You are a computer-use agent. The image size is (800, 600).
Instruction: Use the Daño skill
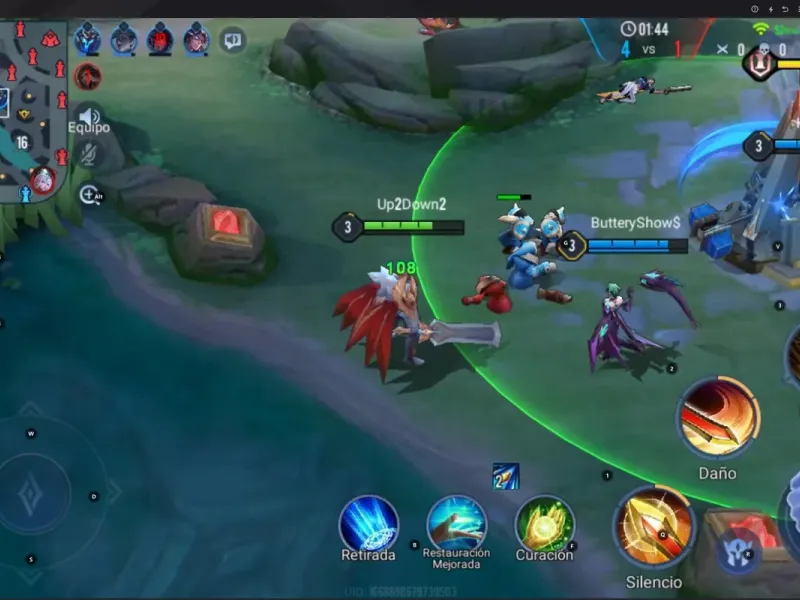pyautogui.click(x=717, y=418)
